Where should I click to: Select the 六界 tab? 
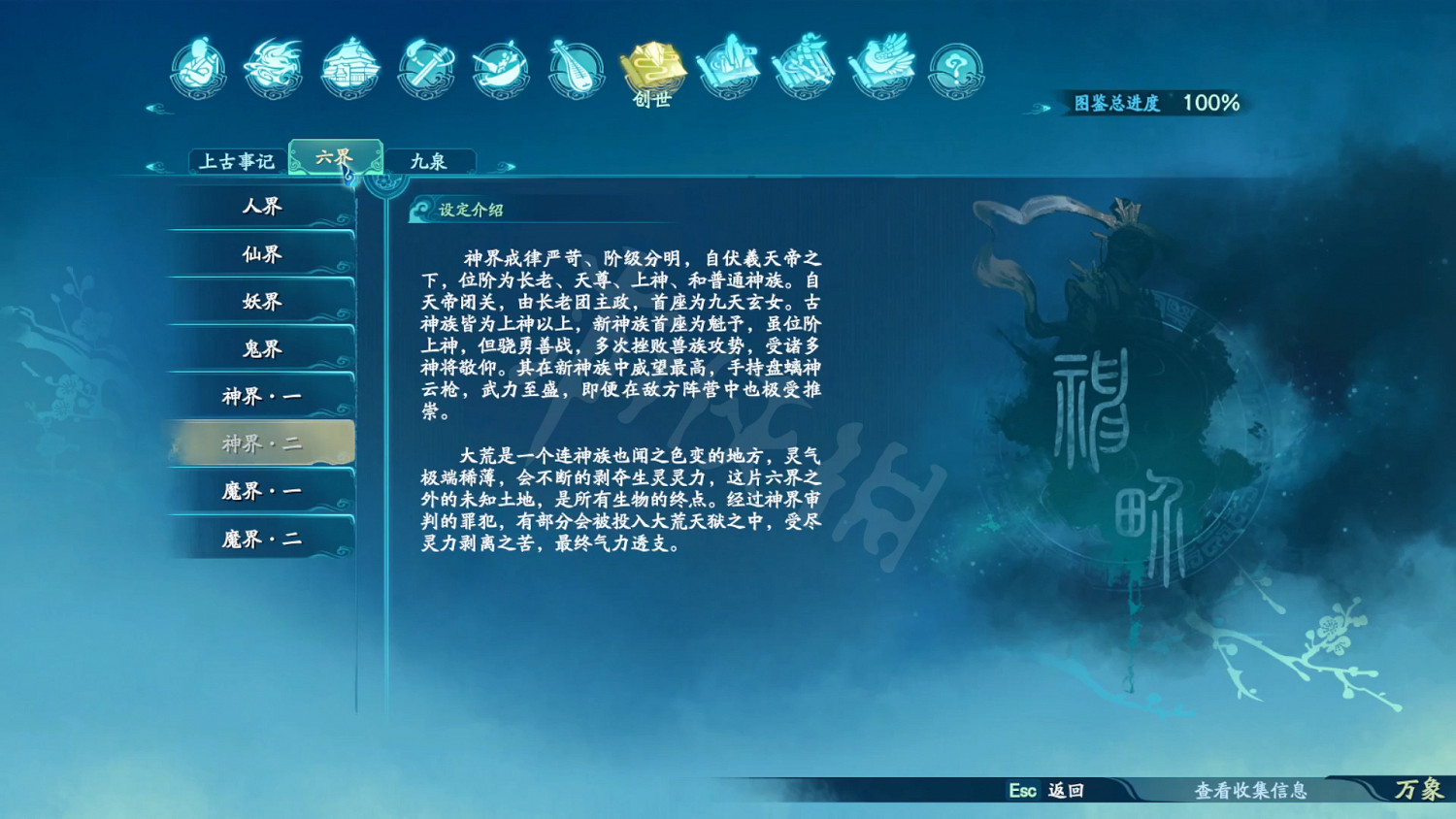(x=337, y=155)
